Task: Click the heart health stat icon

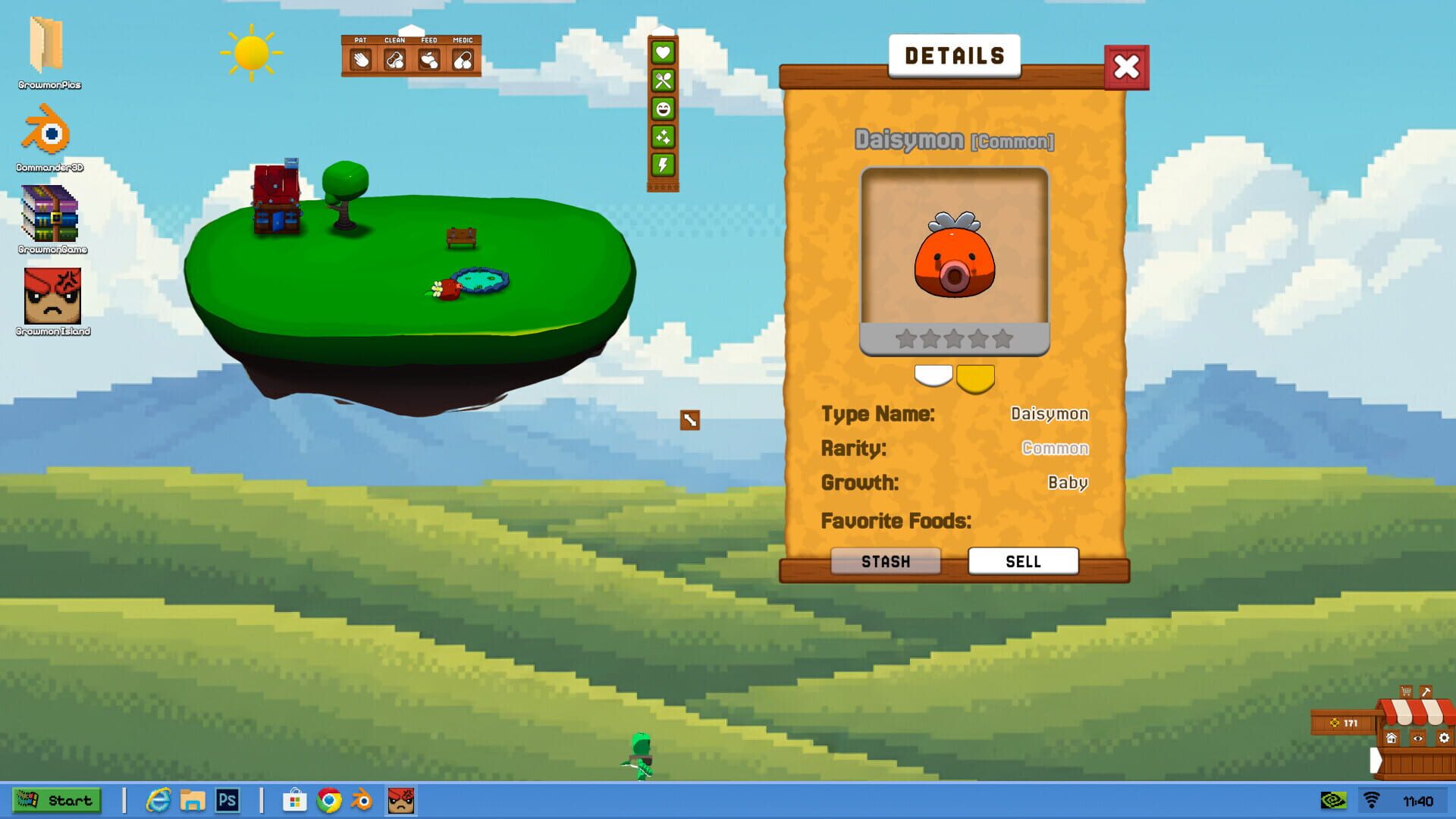Action: pos(663,53)
